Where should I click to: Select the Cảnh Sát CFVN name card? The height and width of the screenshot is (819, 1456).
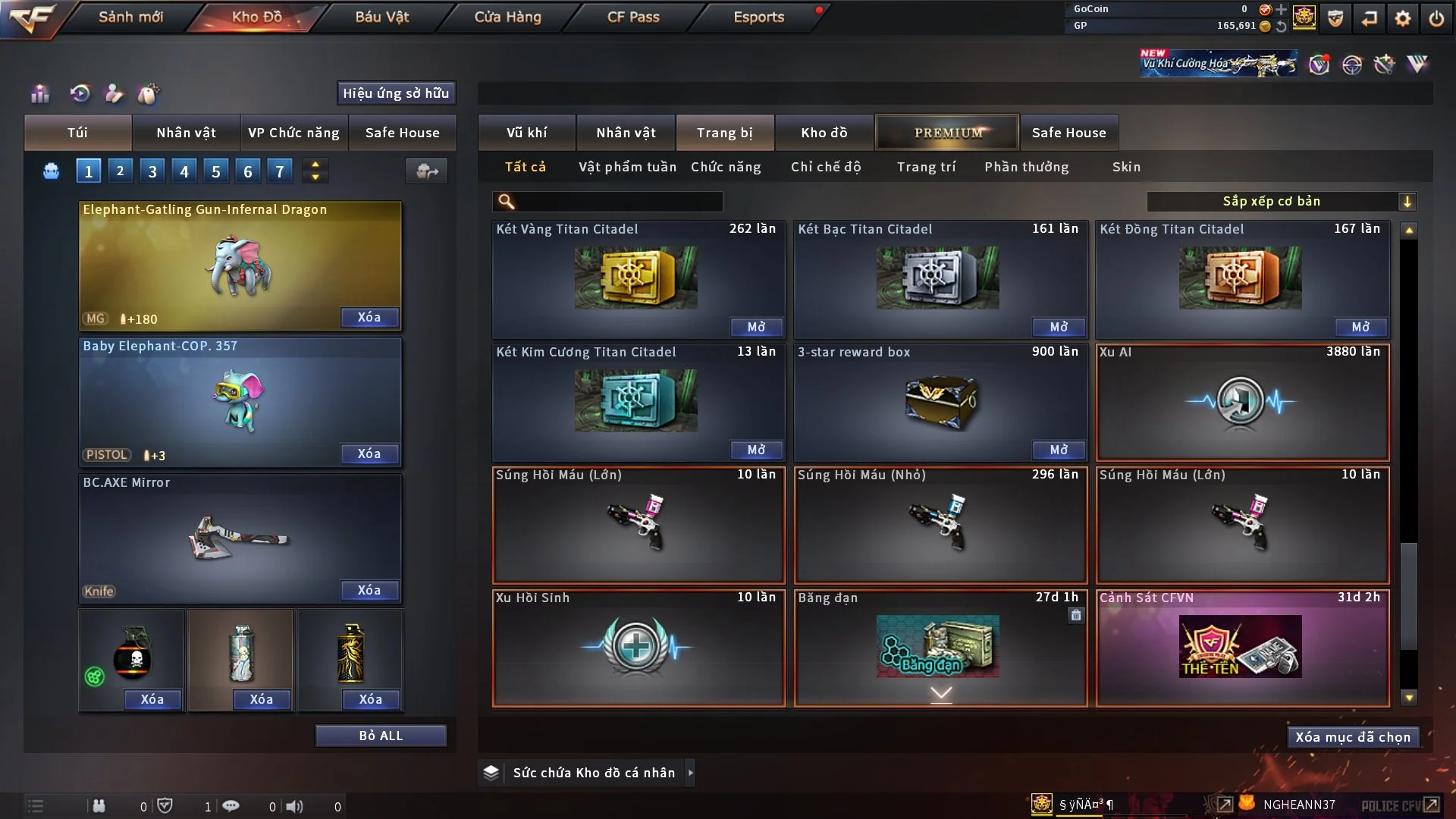pos(1242,648)
